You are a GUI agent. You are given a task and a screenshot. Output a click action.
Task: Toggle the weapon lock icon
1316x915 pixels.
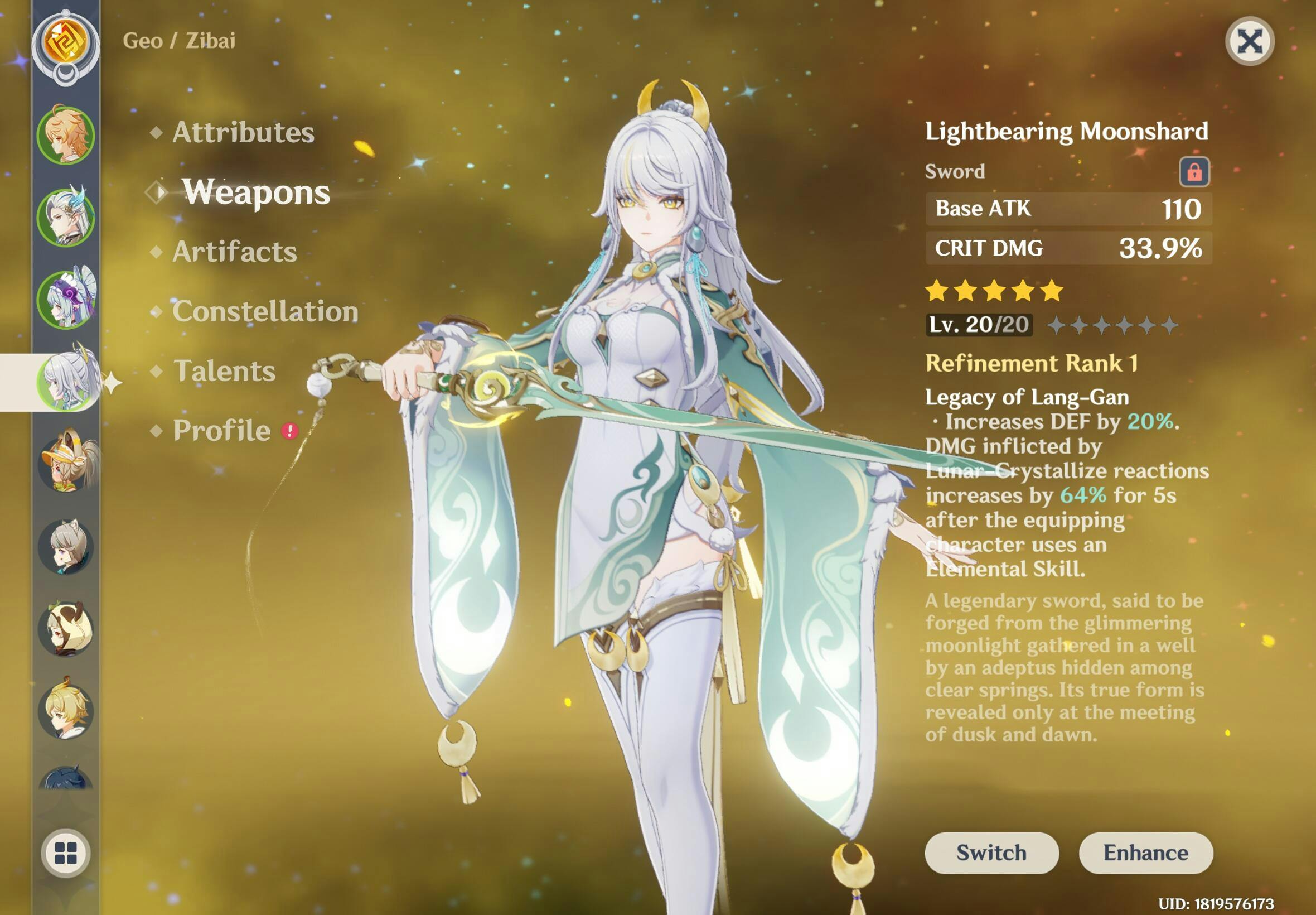[x=1194, y=171]
